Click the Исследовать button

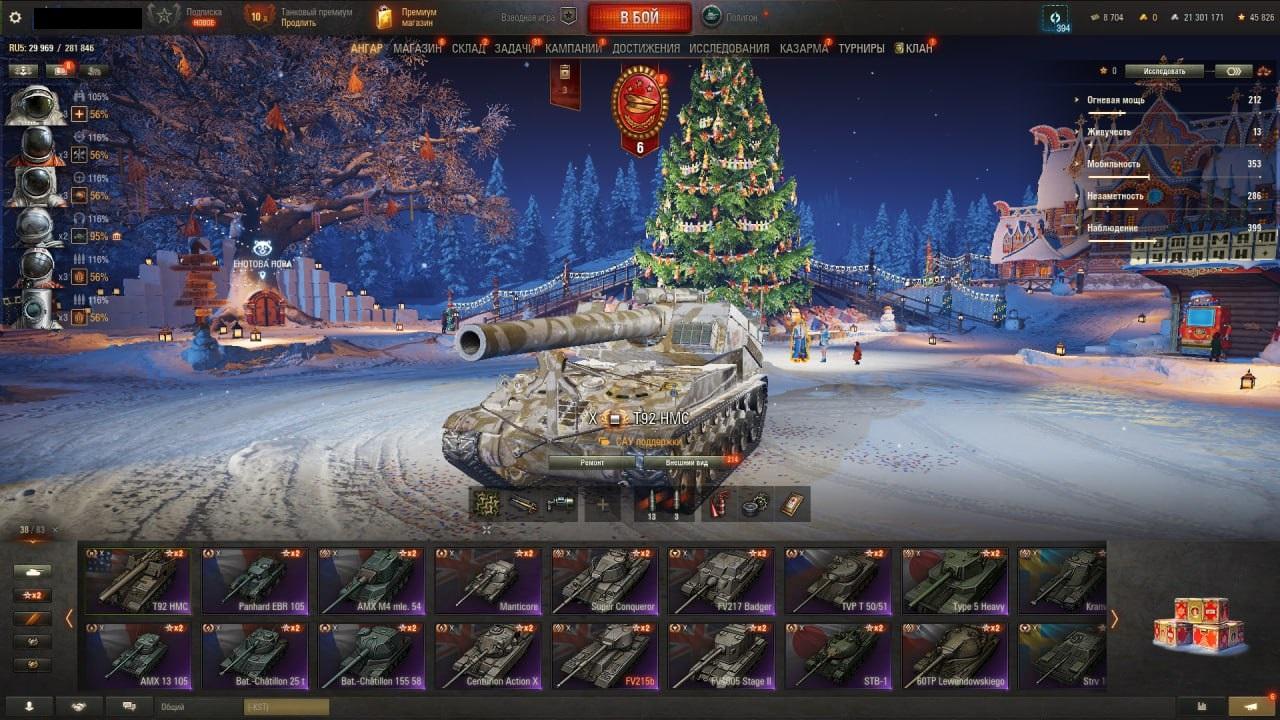(x=1164, y=71)
